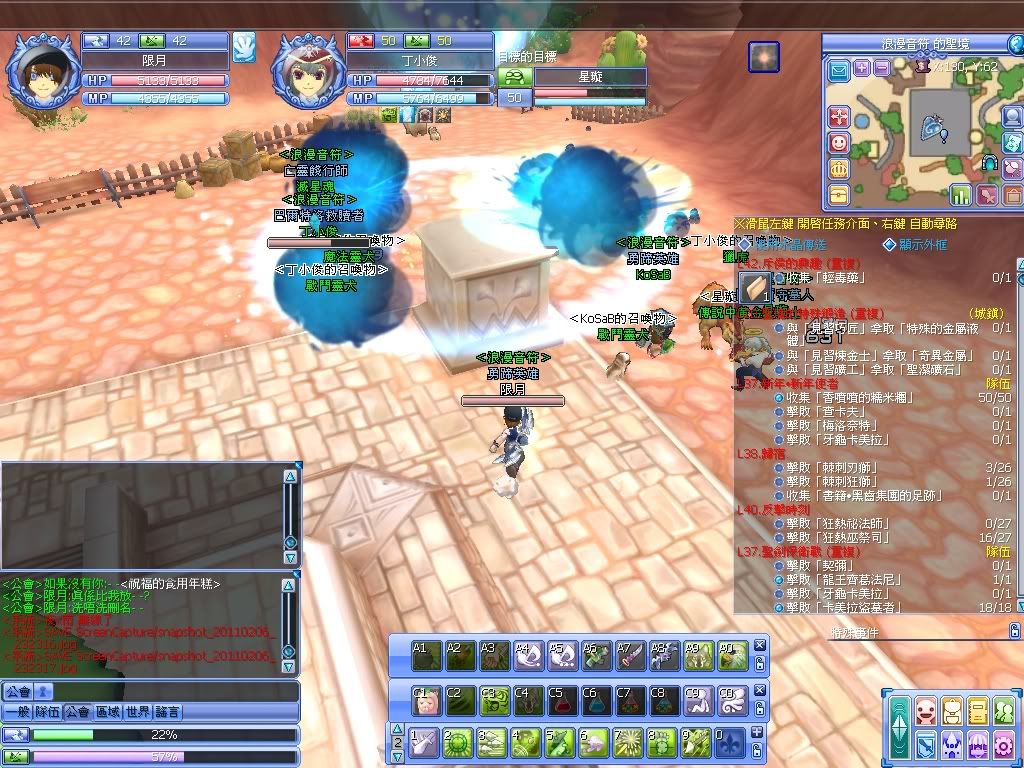Activate the hand skill in slot 1
The width and height of the screenshot is (1024, 768).
(x=424, y=743)
